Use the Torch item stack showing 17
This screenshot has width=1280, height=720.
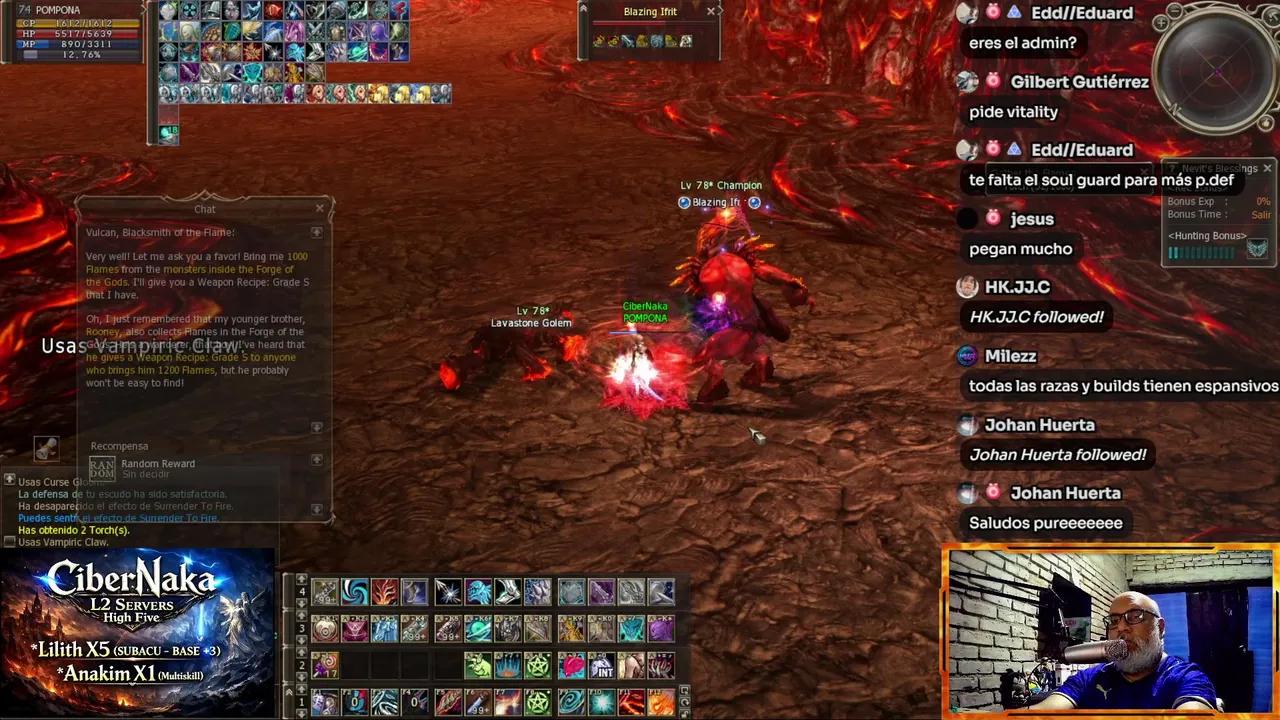tap(325, 666)
